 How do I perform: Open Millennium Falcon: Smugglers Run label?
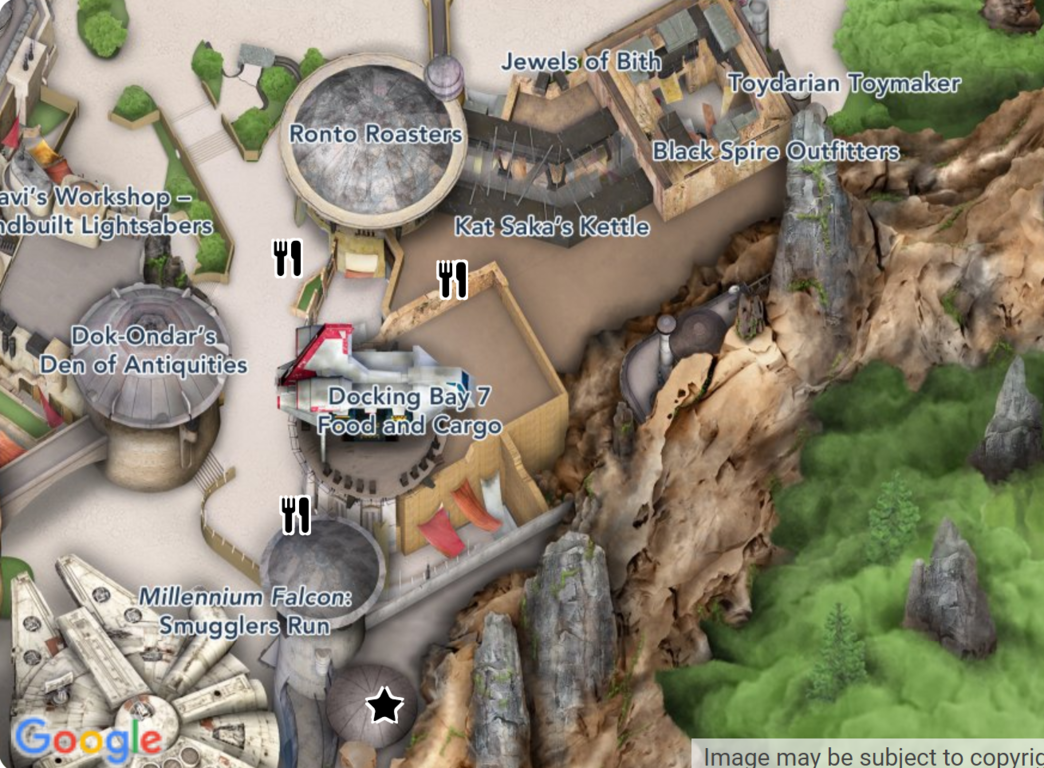pyautogui.click(x=246, y=612)
